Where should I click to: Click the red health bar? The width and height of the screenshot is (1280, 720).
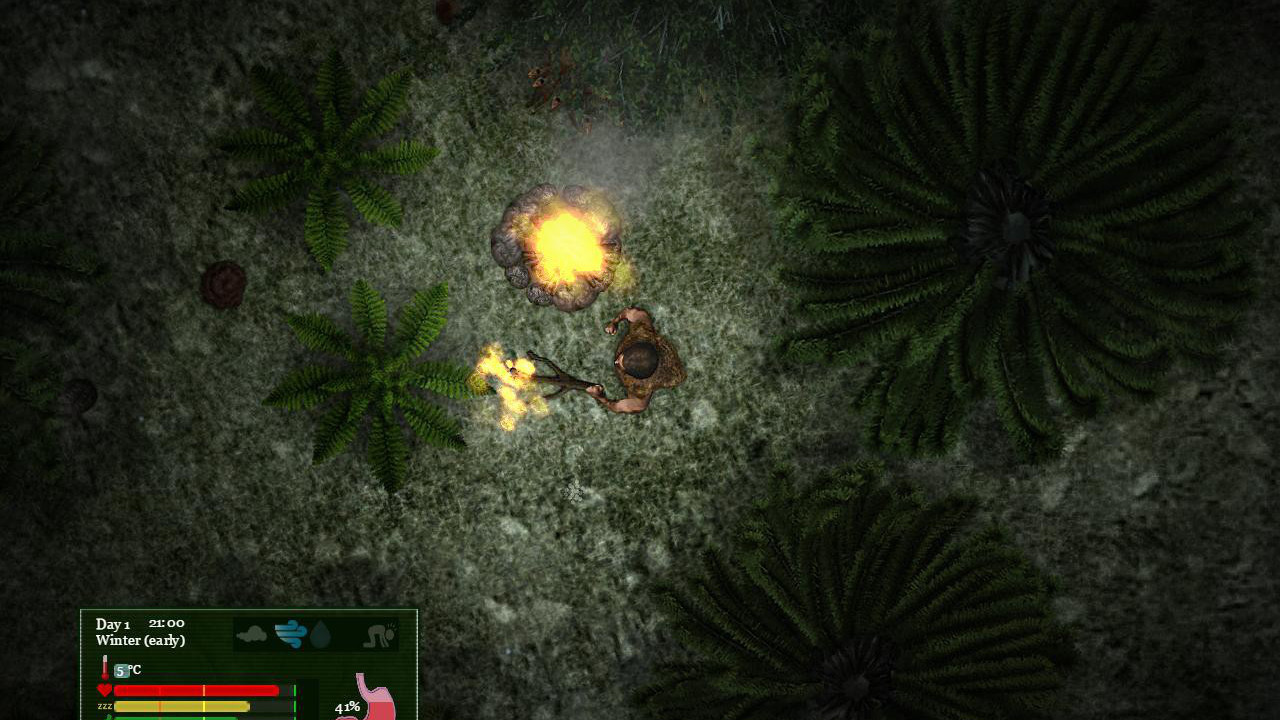(196, 690)
